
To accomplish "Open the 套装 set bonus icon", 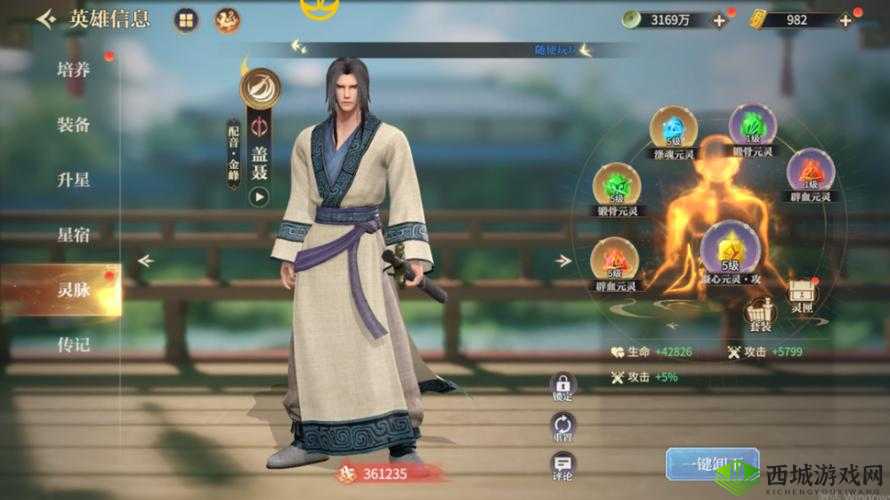I will coord(760,314).
